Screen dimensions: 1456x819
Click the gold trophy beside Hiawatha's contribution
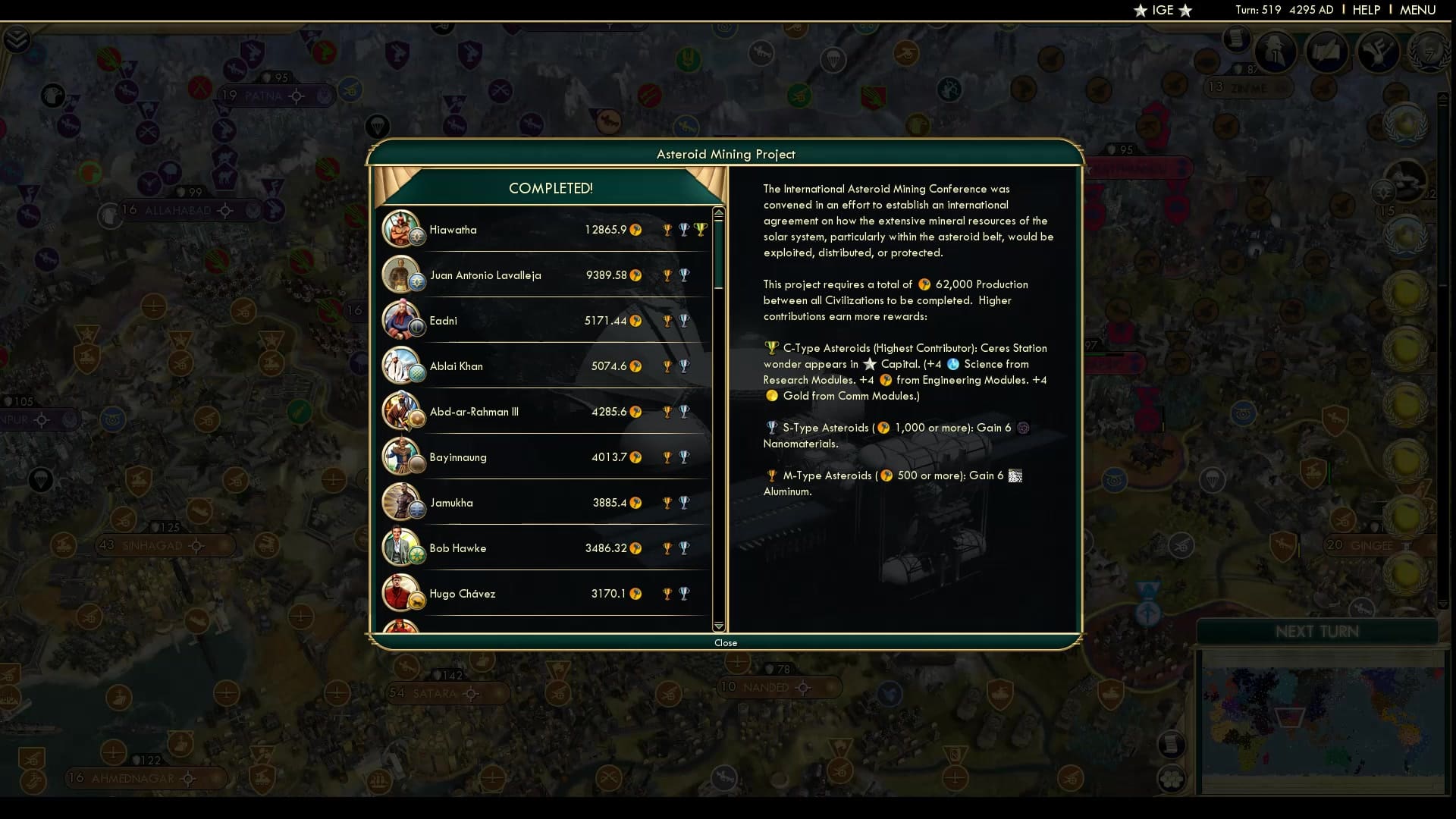pyautogui.click(x=667, y=229)
